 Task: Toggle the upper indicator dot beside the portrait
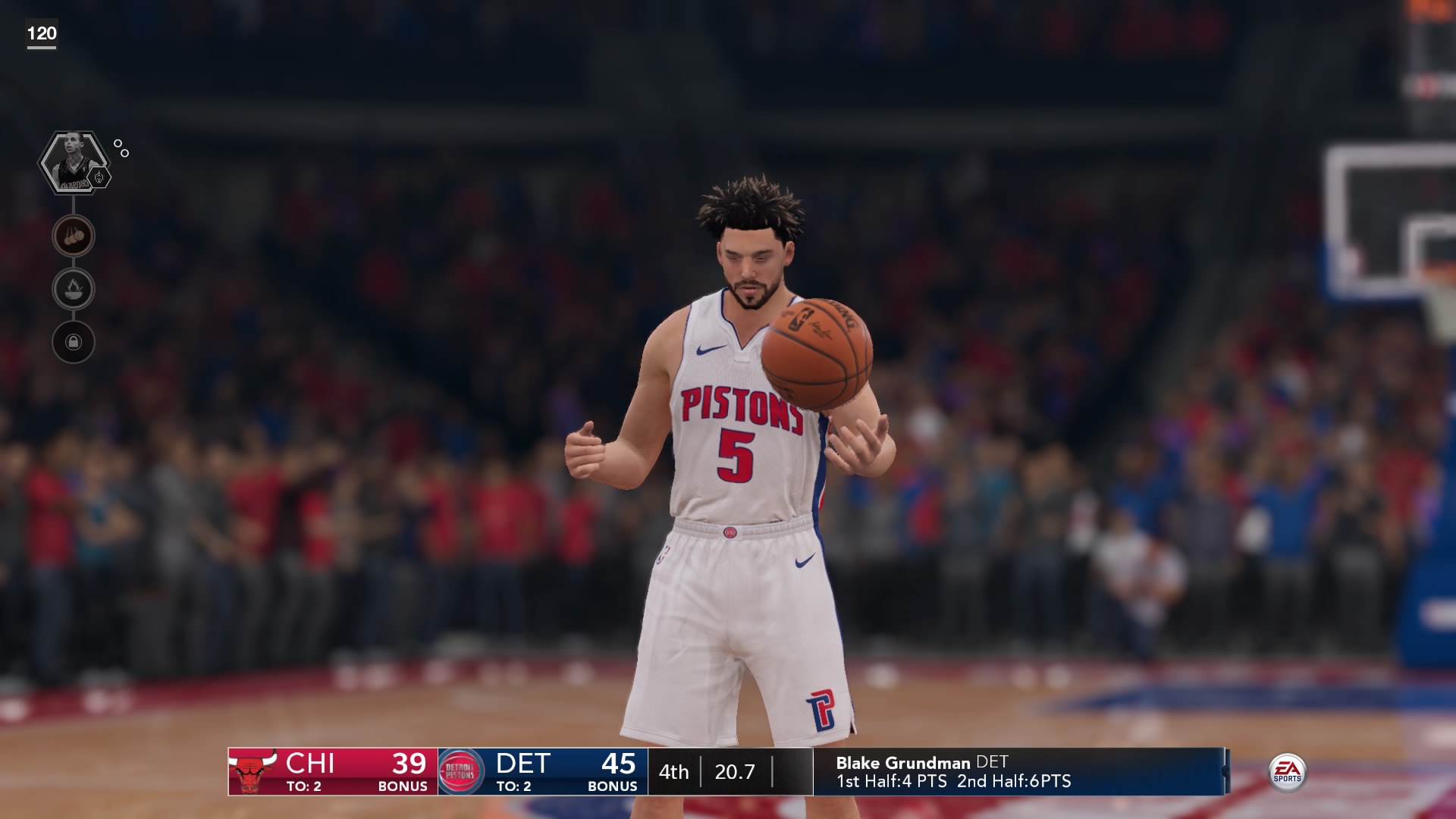(x=118, y=143)
